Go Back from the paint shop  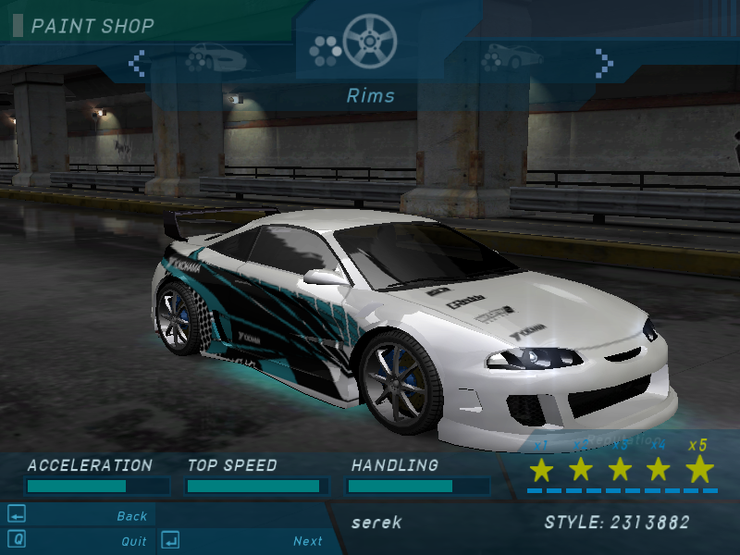tap(131, 516)
